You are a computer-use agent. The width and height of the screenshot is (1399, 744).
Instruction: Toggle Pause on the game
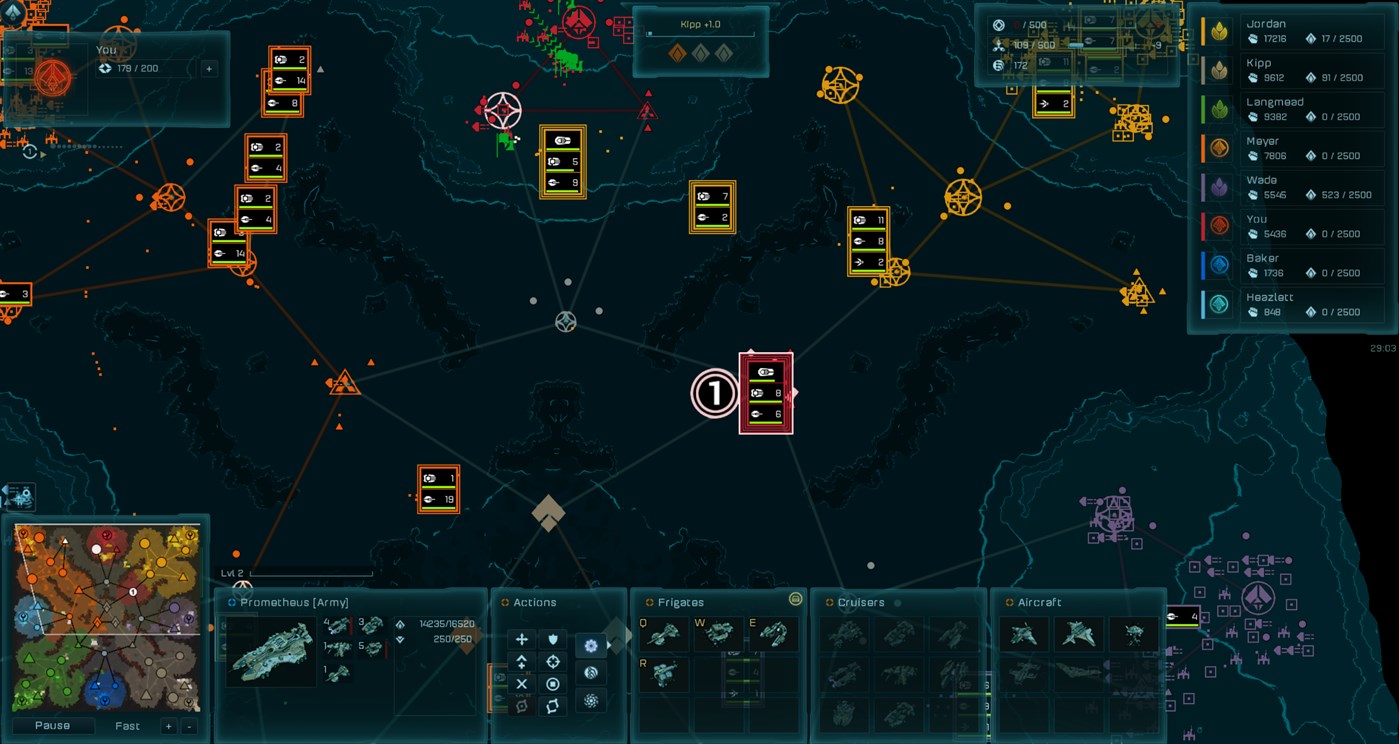coord(53,725)
